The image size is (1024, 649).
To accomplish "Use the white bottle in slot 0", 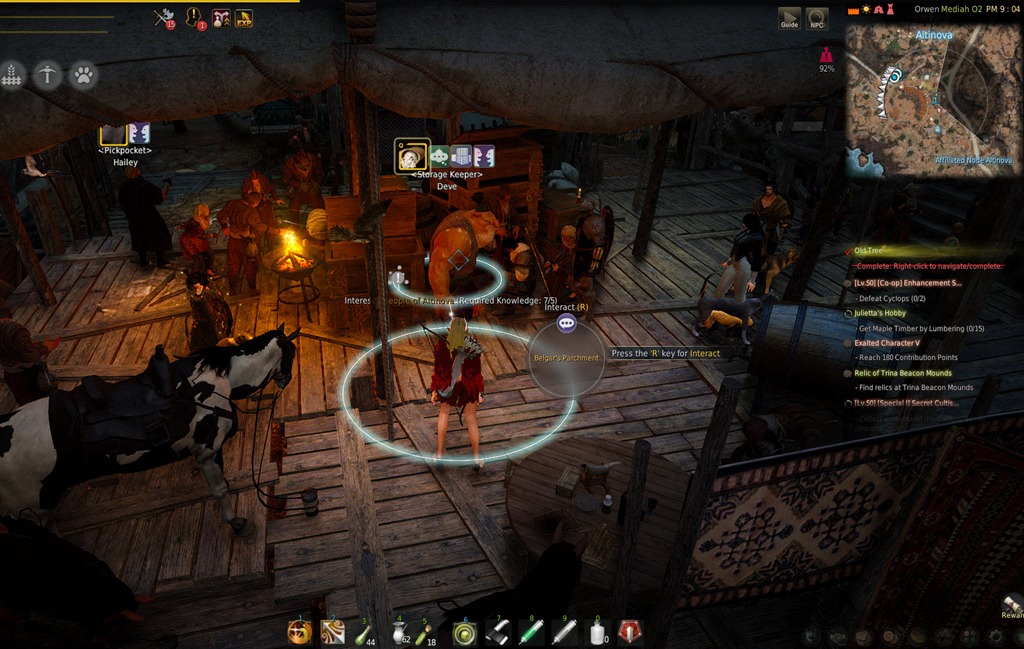I will point(598,632).
